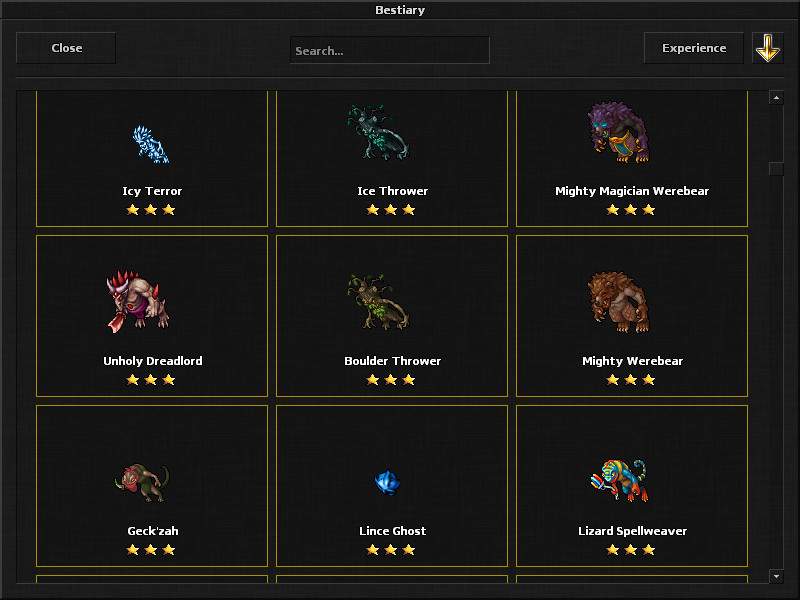Click the scrollbar's down arrow
Screen dimensions: 800x600
[775, 576]
